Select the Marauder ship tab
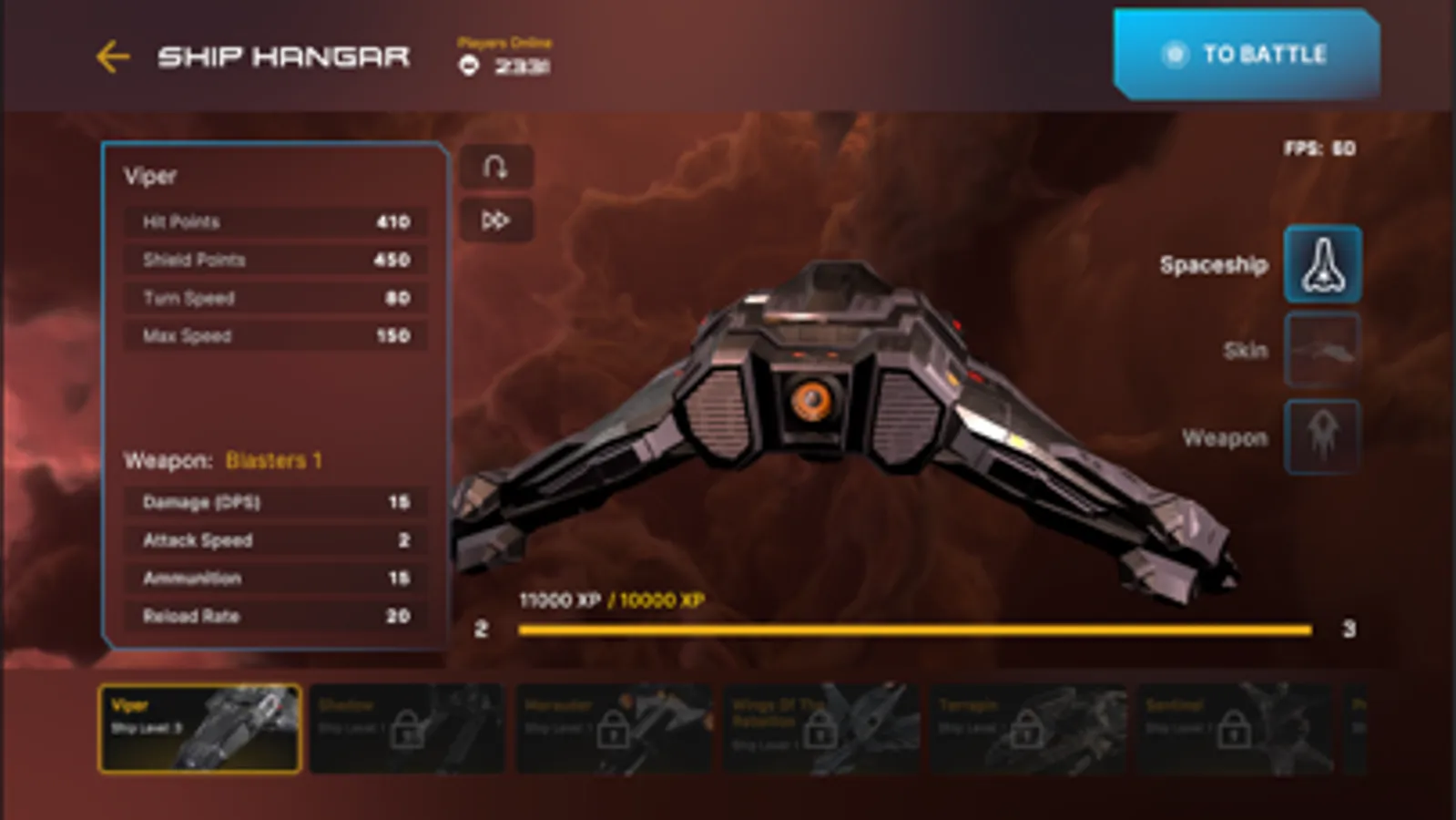This screenshot has height=820, width=1456. click(615, 729)
